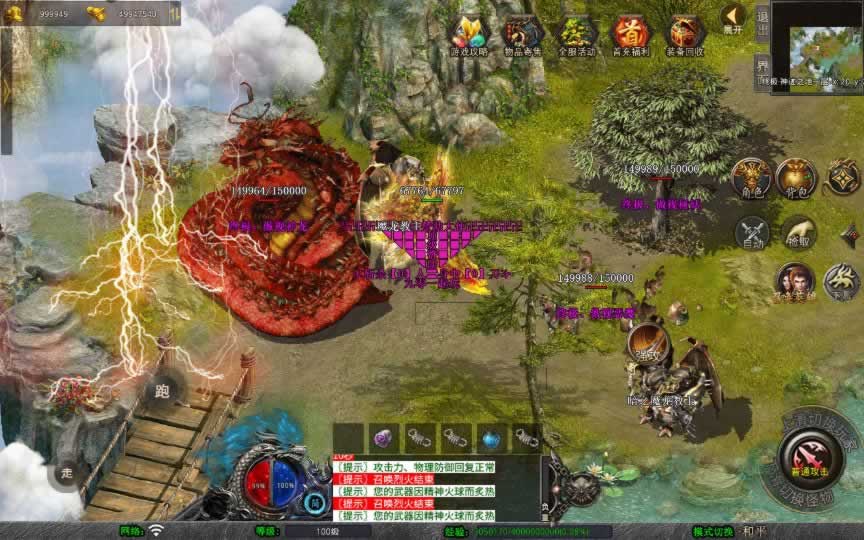Image resolution: width=864 pixels, height=540 pixels.
Task: Click the 展开 expand arrow button
Action: click(733, 18)
